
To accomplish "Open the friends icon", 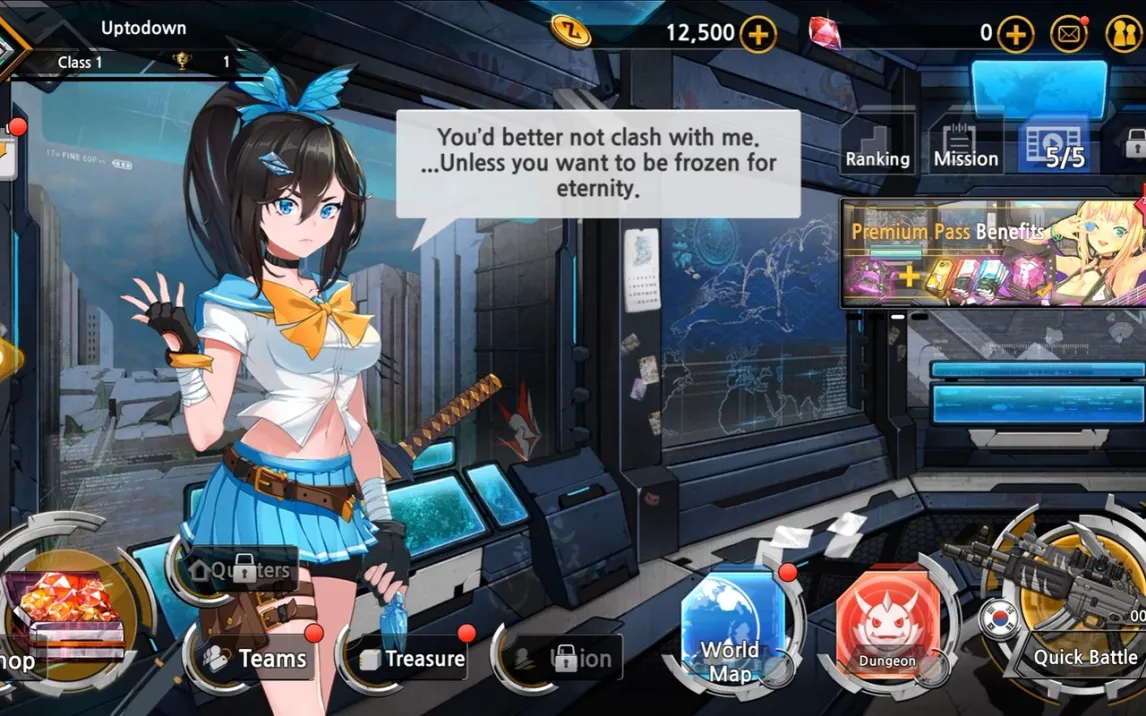I will point(1124,34).
